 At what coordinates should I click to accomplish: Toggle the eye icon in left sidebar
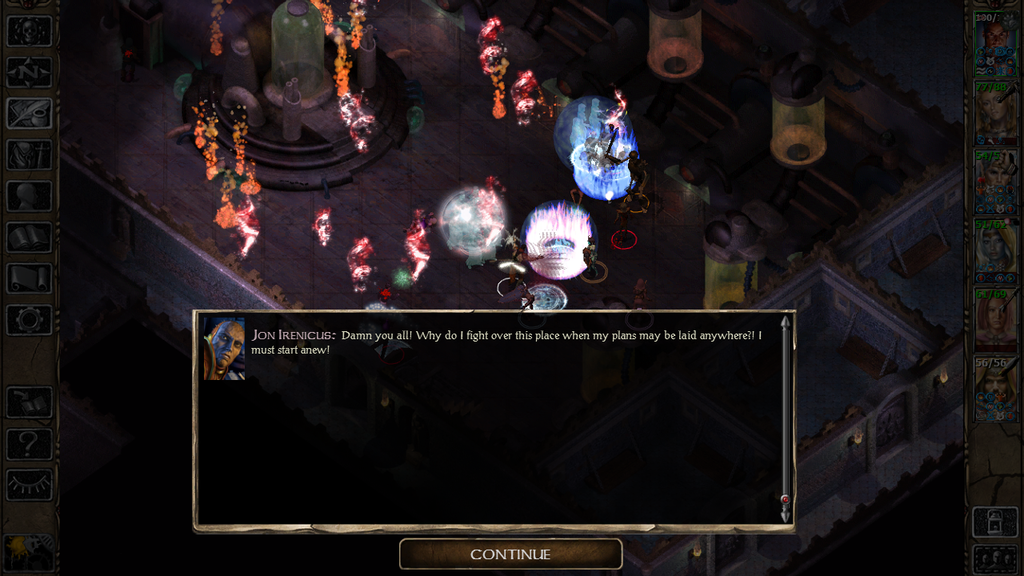pyautogui.click(x=29, y=484)
